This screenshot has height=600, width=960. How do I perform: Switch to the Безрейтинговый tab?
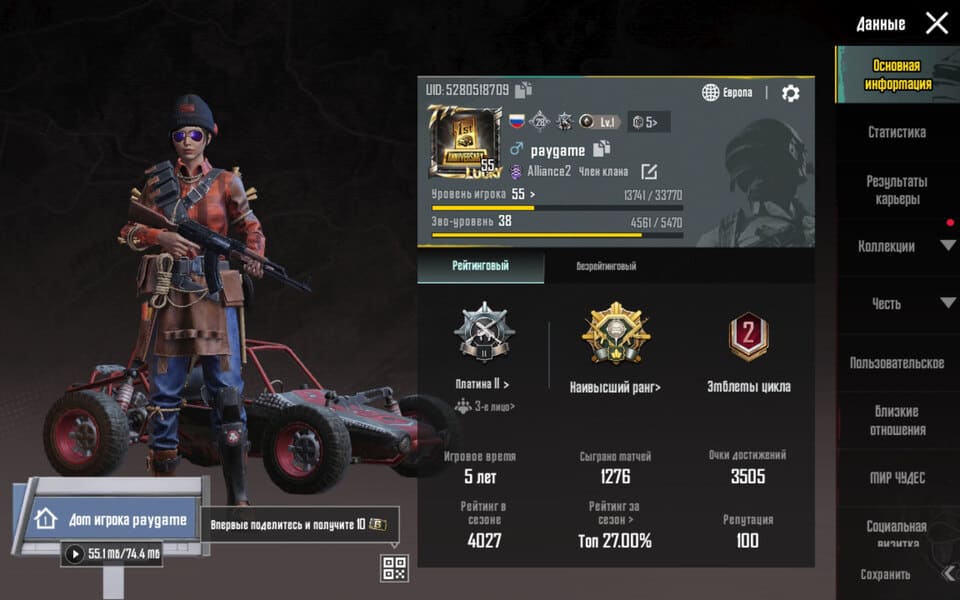(606, 267)
